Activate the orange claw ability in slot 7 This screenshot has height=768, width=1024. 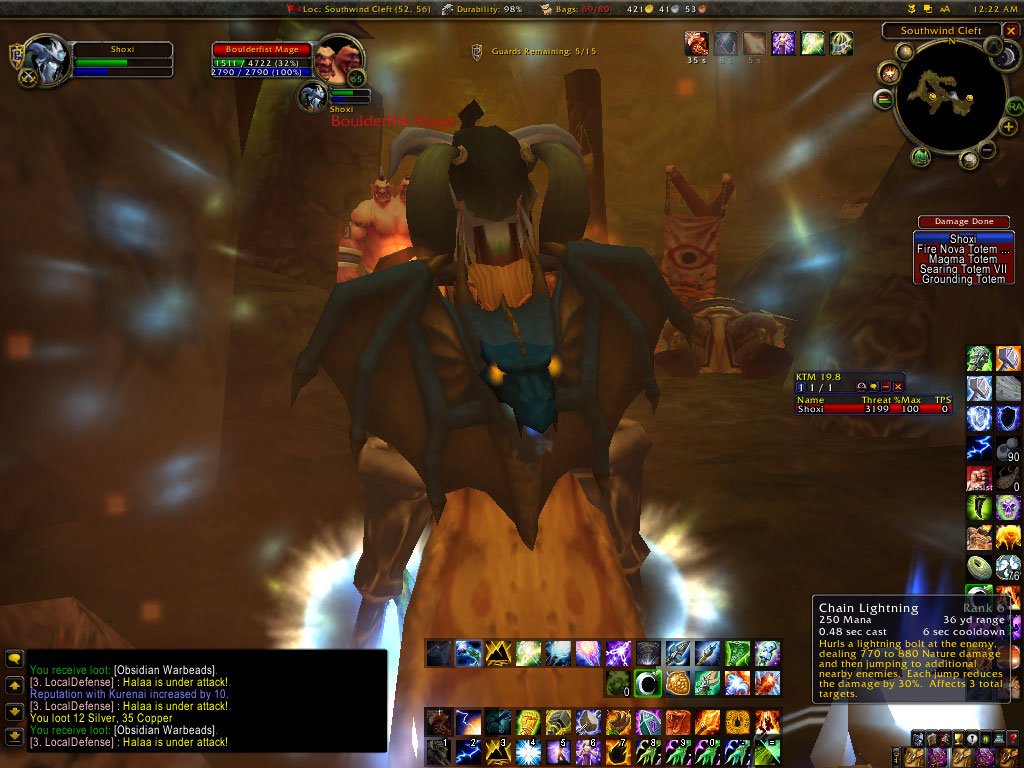(617, 751)
